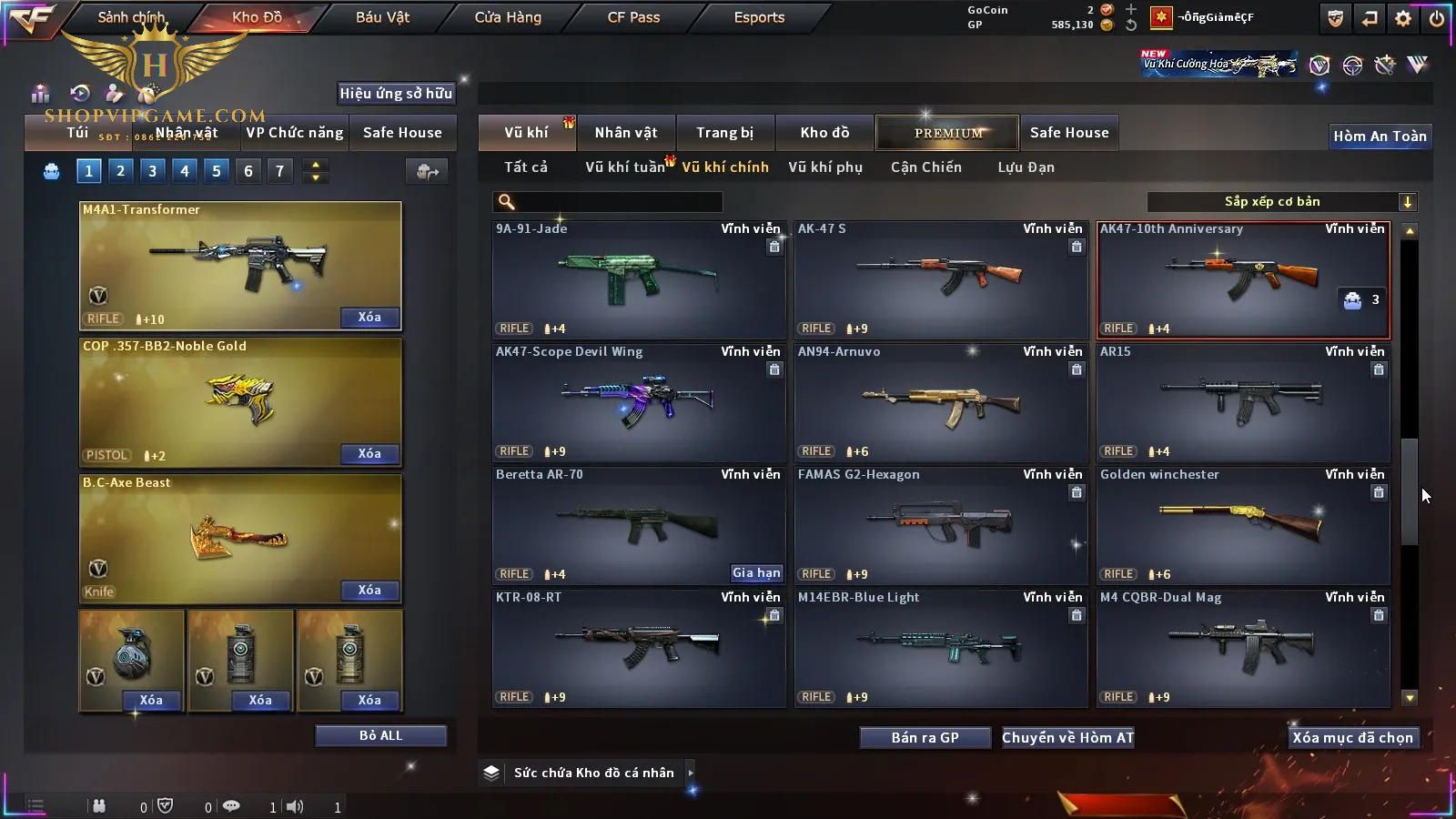Open the settings gear icon
Screen dimensions: 1456x819
(1403, 18)
